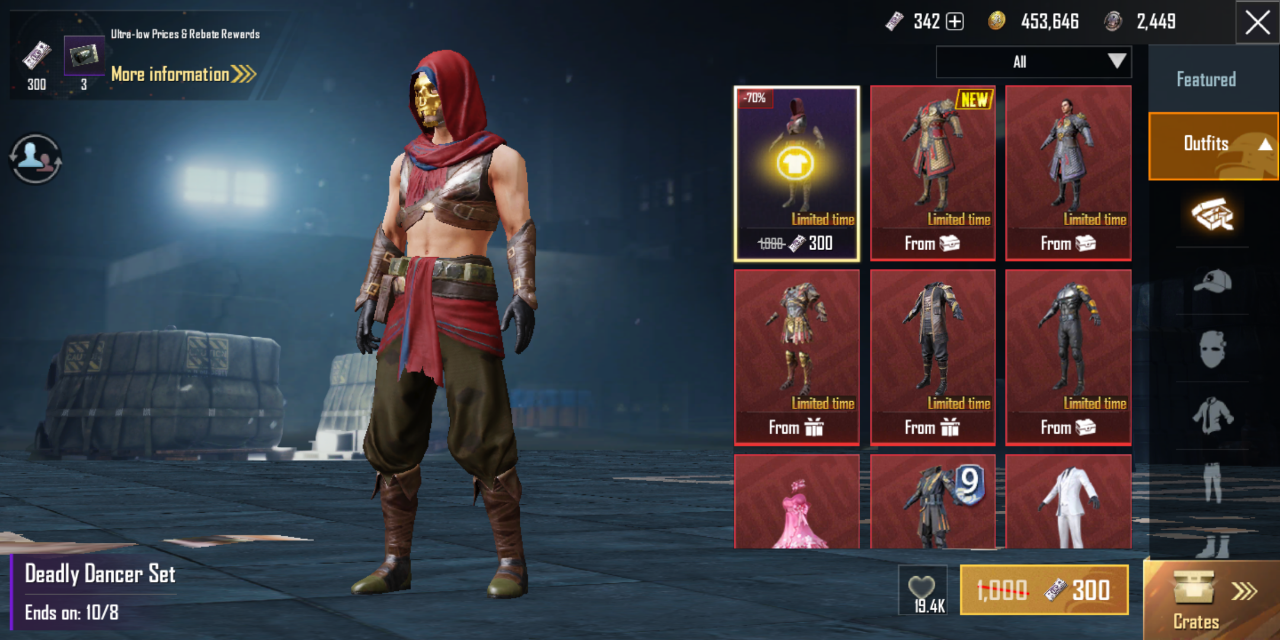Add more UC with the plus button
The width and height of the screenshot is (1280, 640).
tap(955, 22)
